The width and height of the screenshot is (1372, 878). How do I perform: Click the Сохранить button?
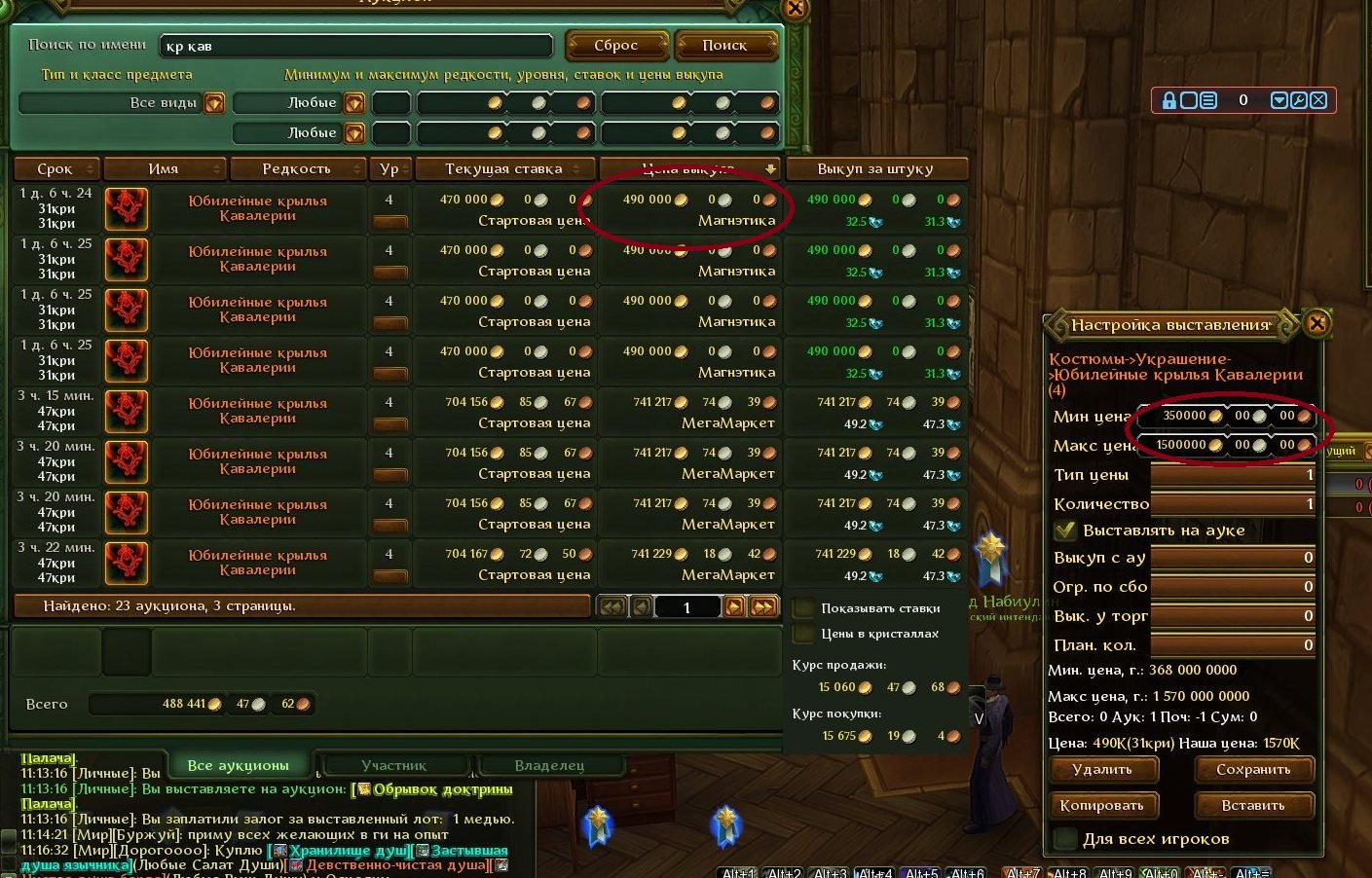click(1253, 770)
